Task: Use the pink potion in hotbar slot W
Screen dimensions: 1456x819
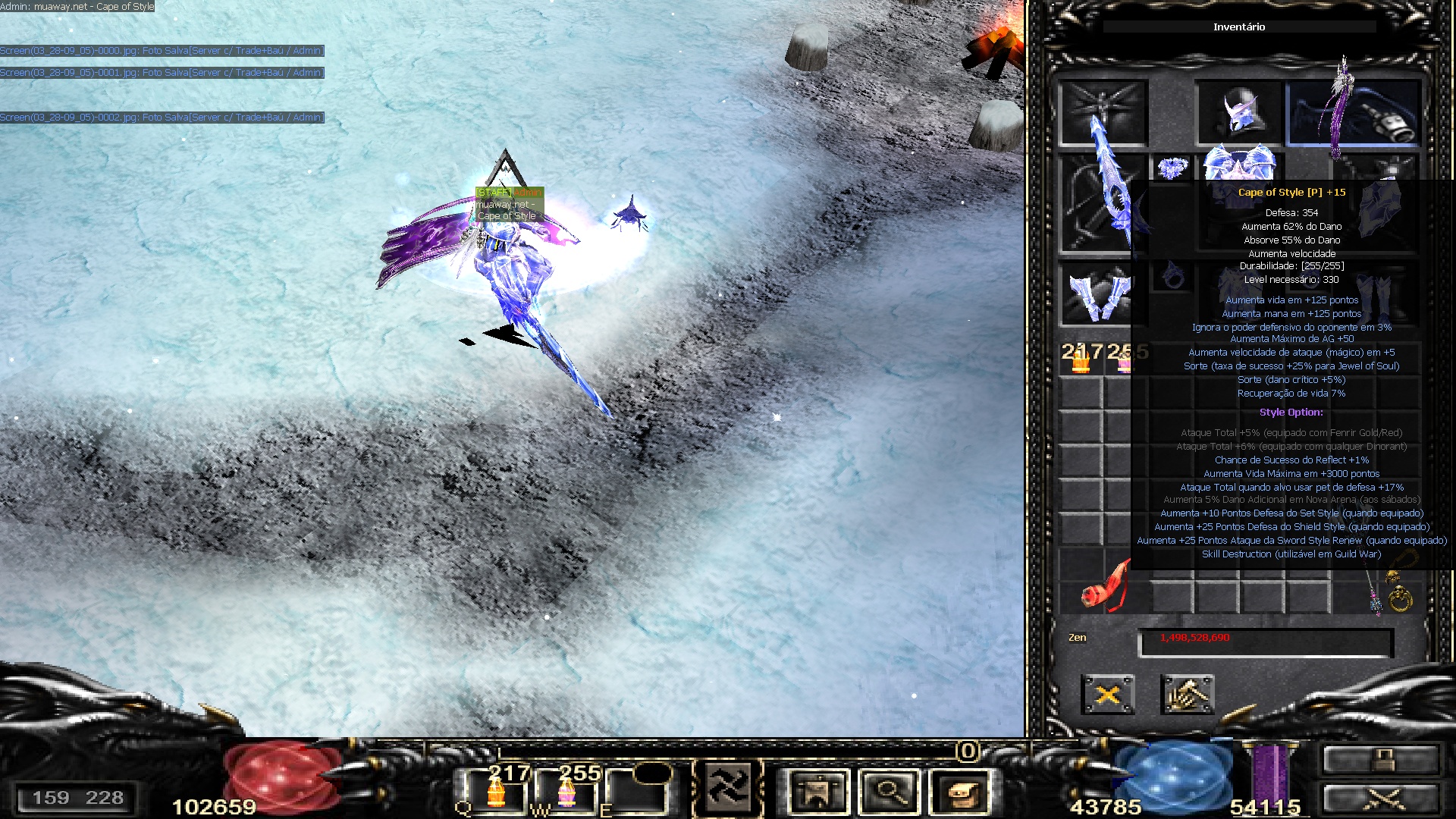Action: [x=566, y=792]
